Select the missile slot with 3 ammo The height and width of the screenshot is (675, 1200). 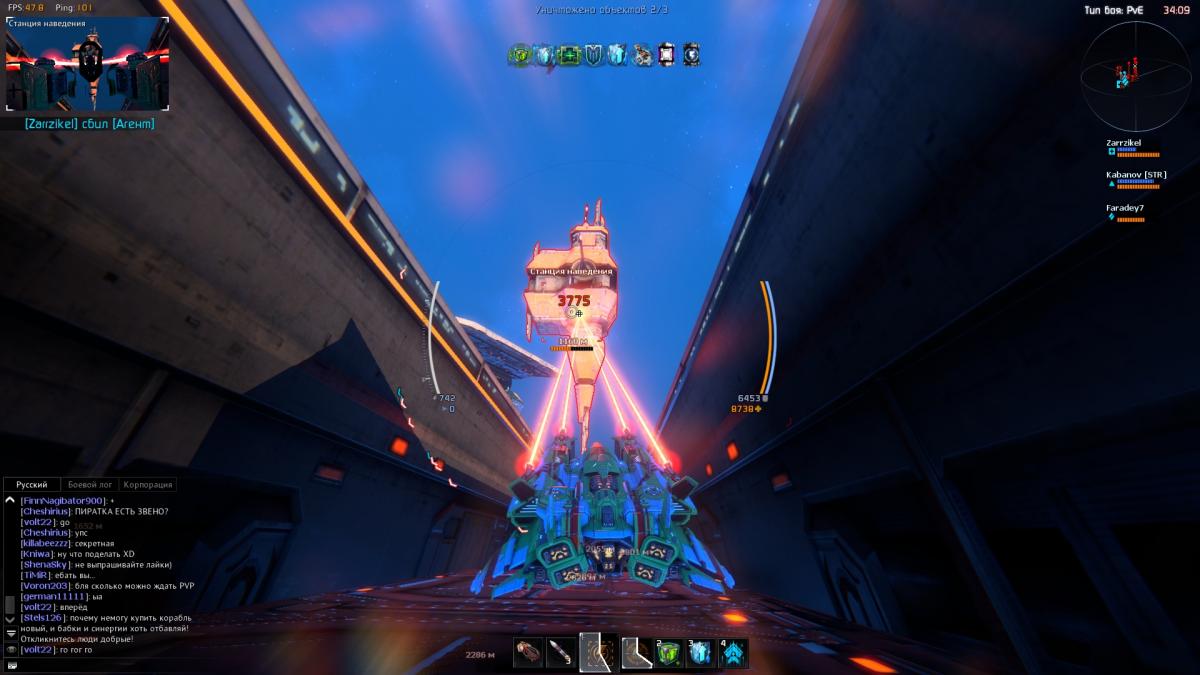562,653
